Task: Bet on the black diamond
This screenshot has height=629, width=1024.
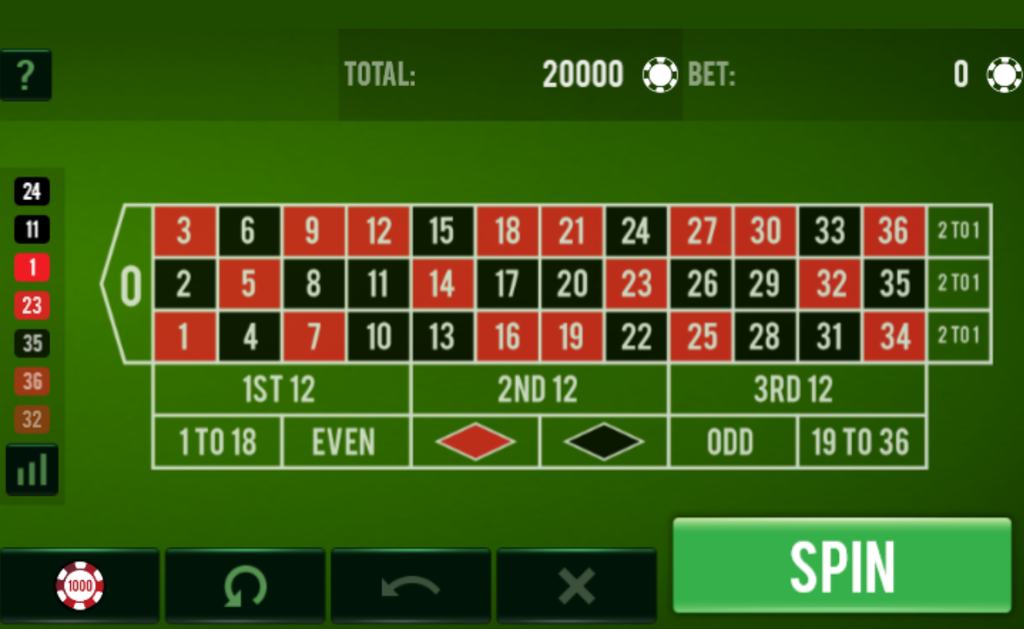Action: pyautogui.click(x=603, y=442)
